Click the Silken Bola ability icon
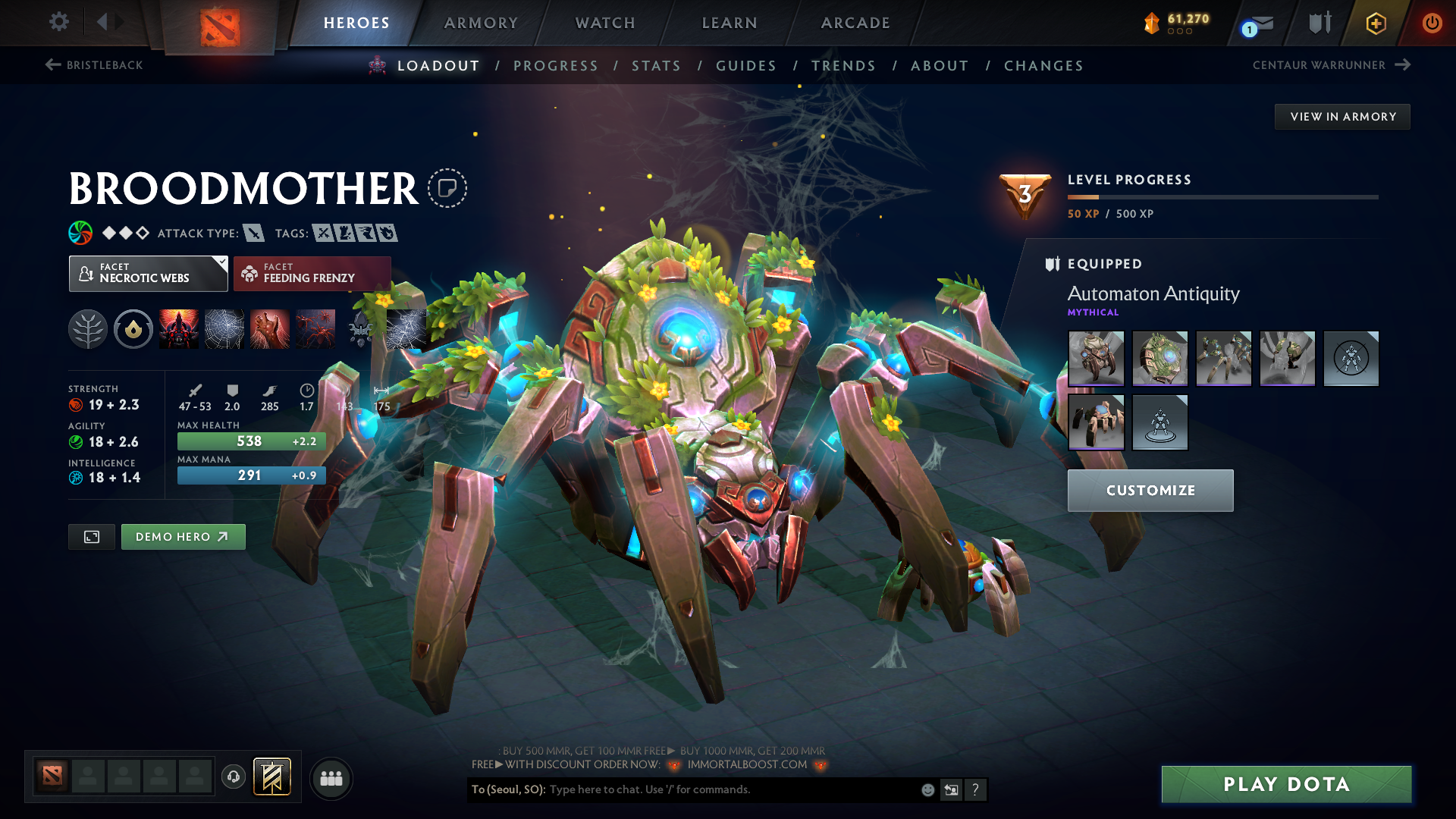The height and width of the screenshot is (819, 1456). (270, 328)
